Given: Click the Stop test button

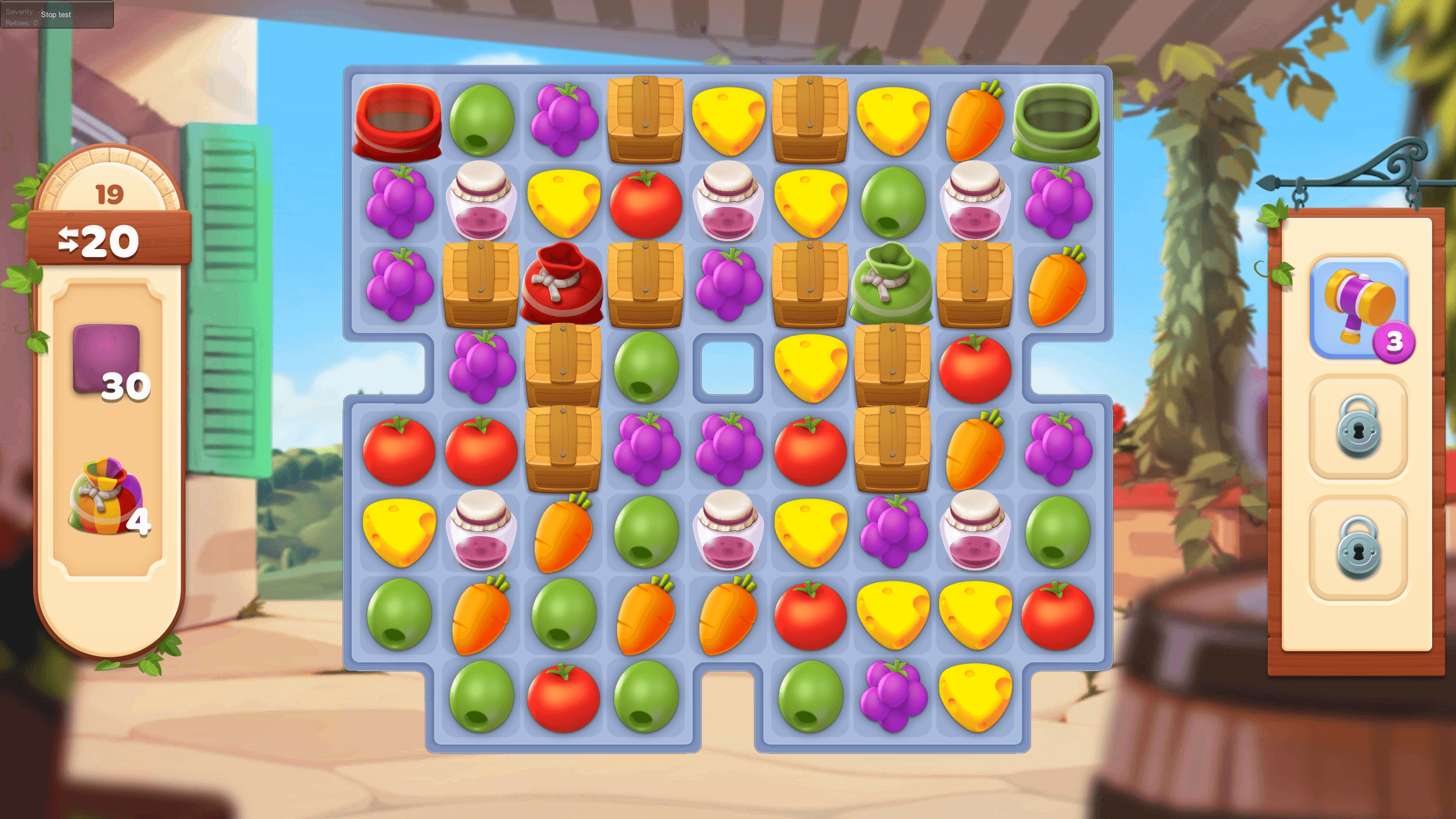Looking at the screenshot, I should (56, 14).
